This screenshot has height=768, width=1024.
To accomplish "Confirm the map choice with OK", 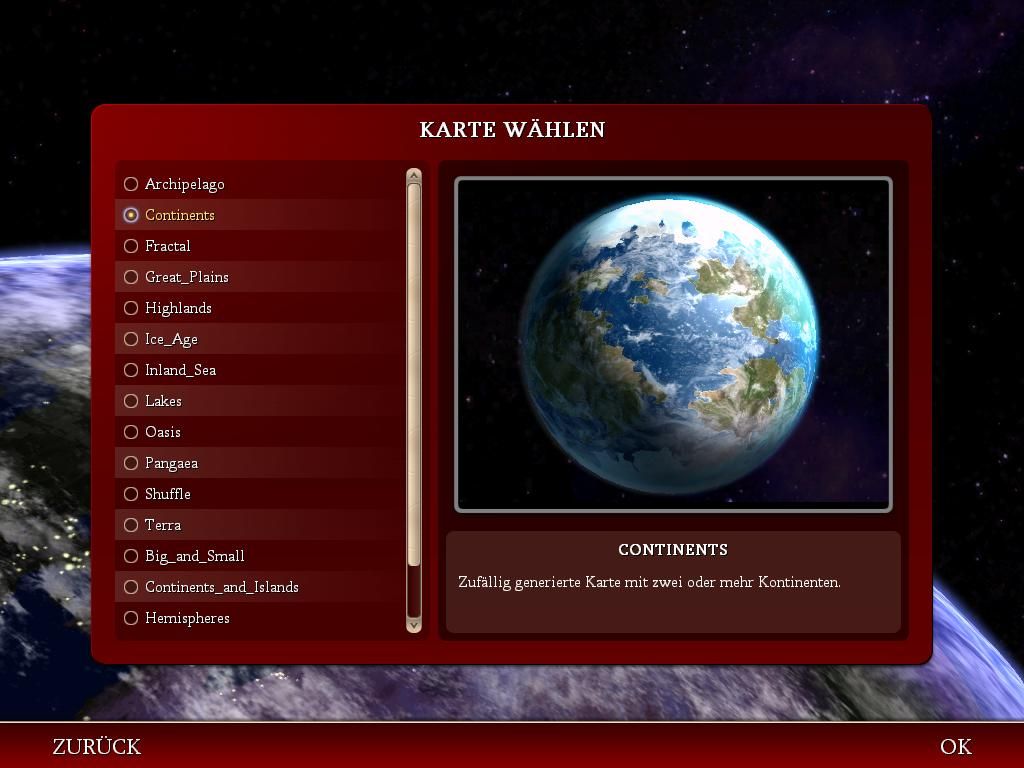I will pyautogui.click(x=955, y=747).
